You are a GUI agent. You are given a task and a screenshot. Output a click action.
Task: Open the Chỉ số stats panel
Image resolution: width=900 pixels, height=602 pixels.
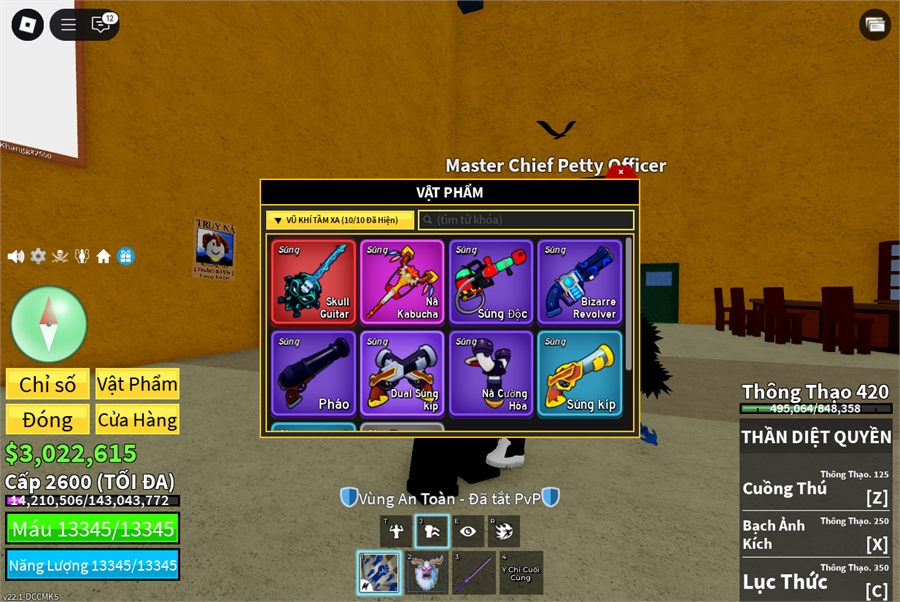point(48,384)
